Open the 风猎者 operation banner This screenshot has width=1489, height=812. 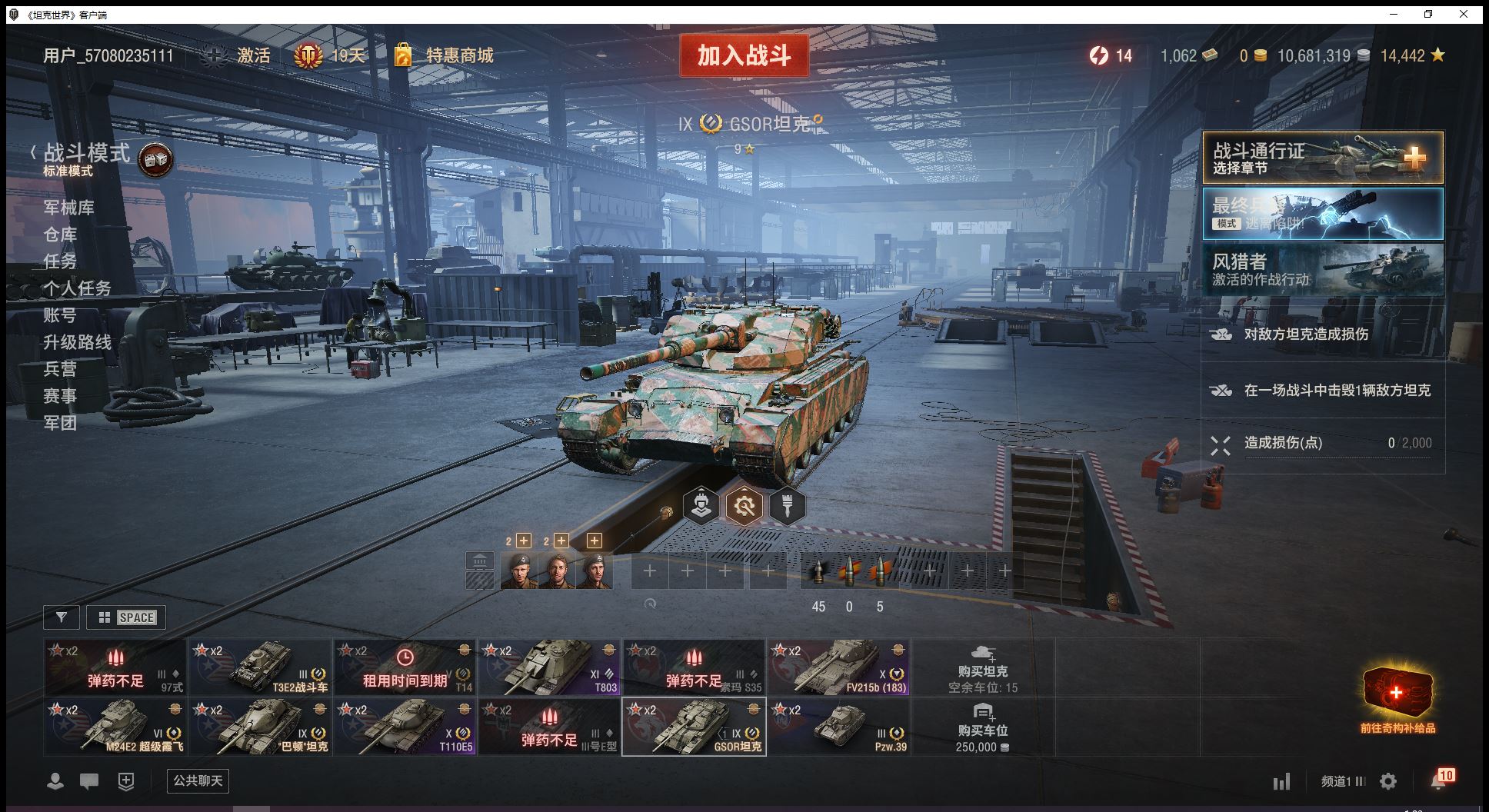coord(1322,269)
